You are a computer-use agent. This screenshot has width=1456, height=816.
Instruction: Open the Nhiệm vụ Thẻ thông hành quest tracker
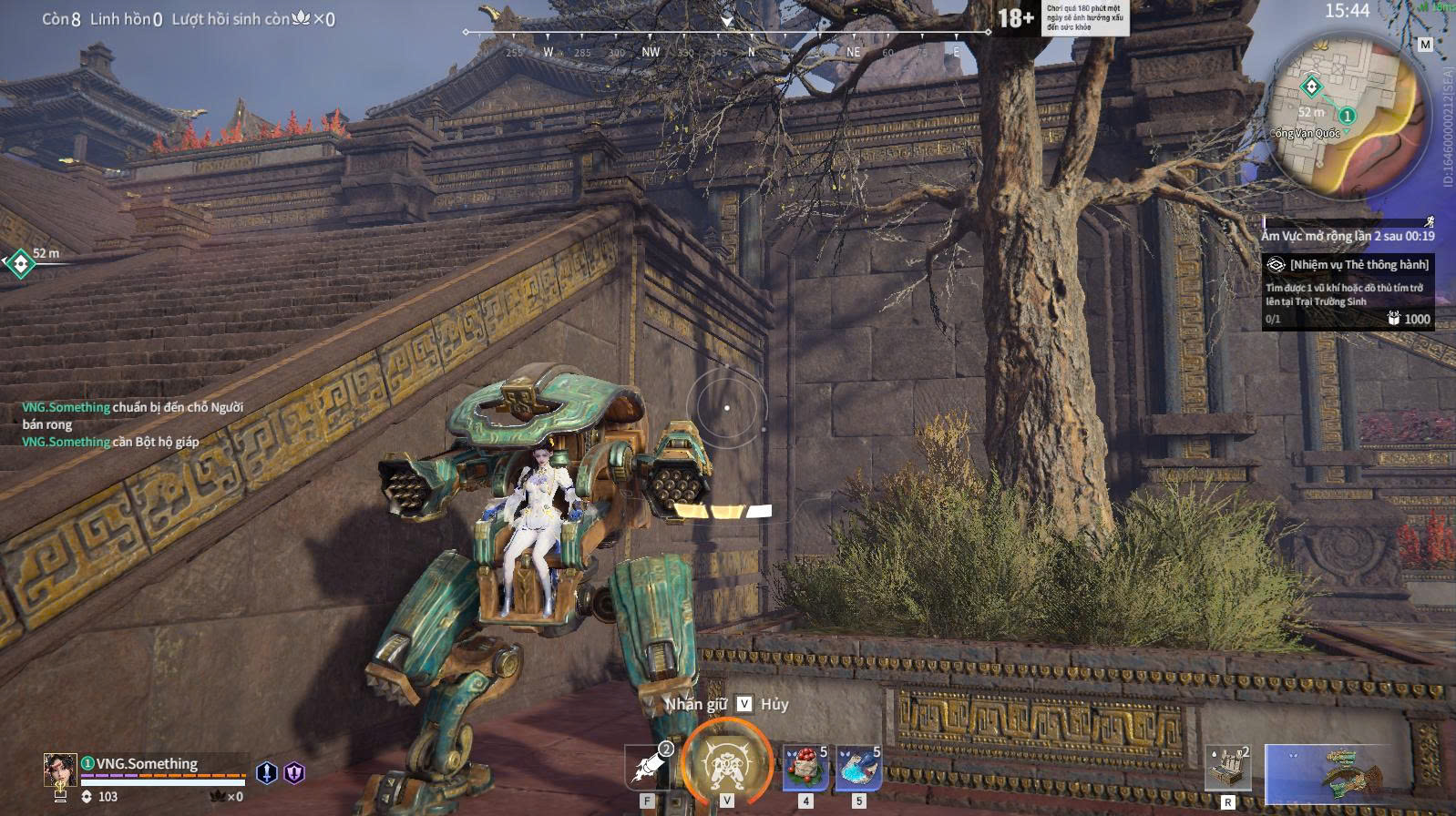point(1348,291)
